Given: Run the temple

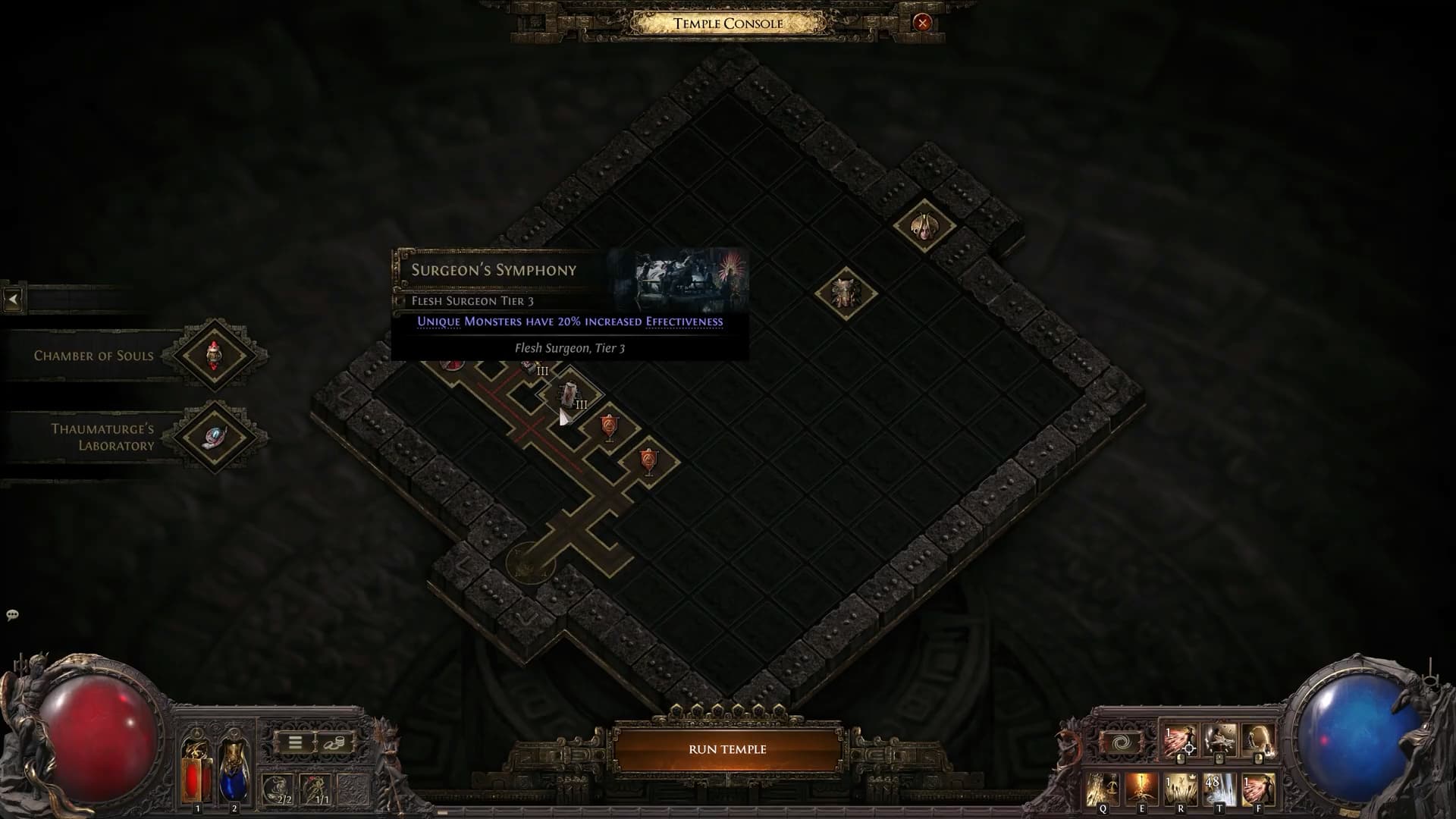Looking at the screenshot, I should click(x=727, y=749).
